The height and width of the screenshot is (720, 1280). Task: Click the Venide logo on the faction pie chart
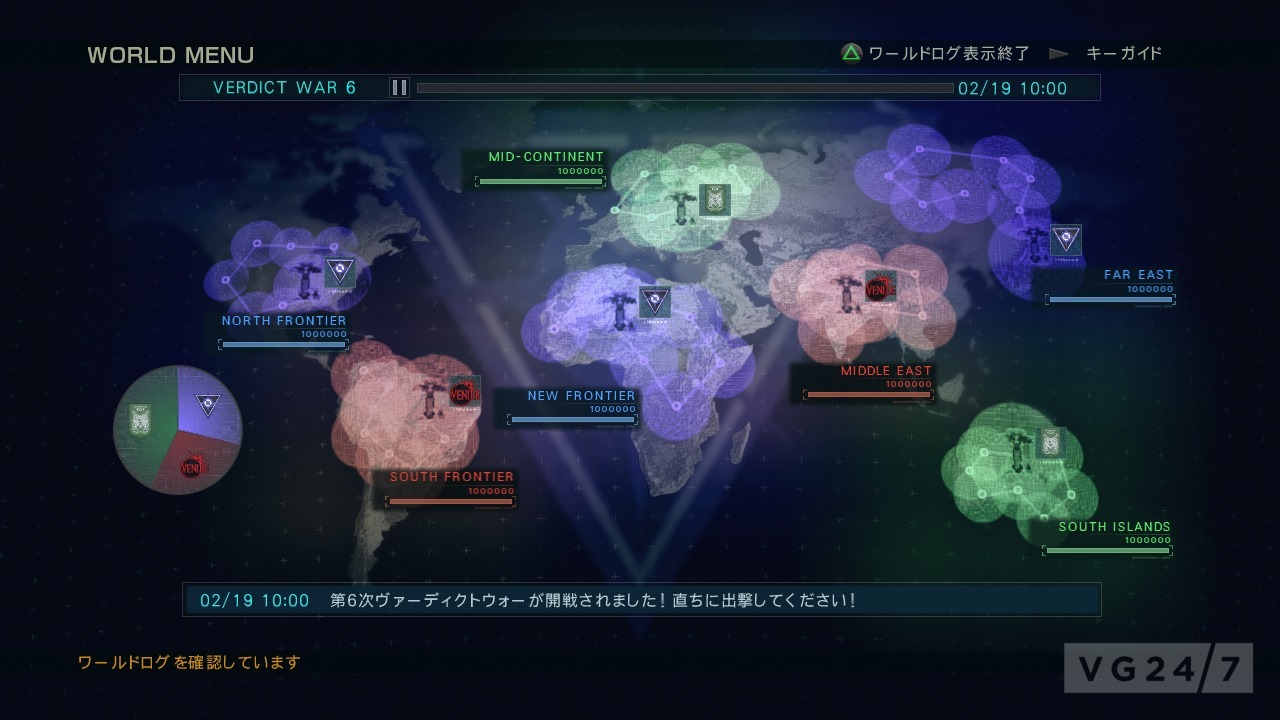click(x=194, y=466)
